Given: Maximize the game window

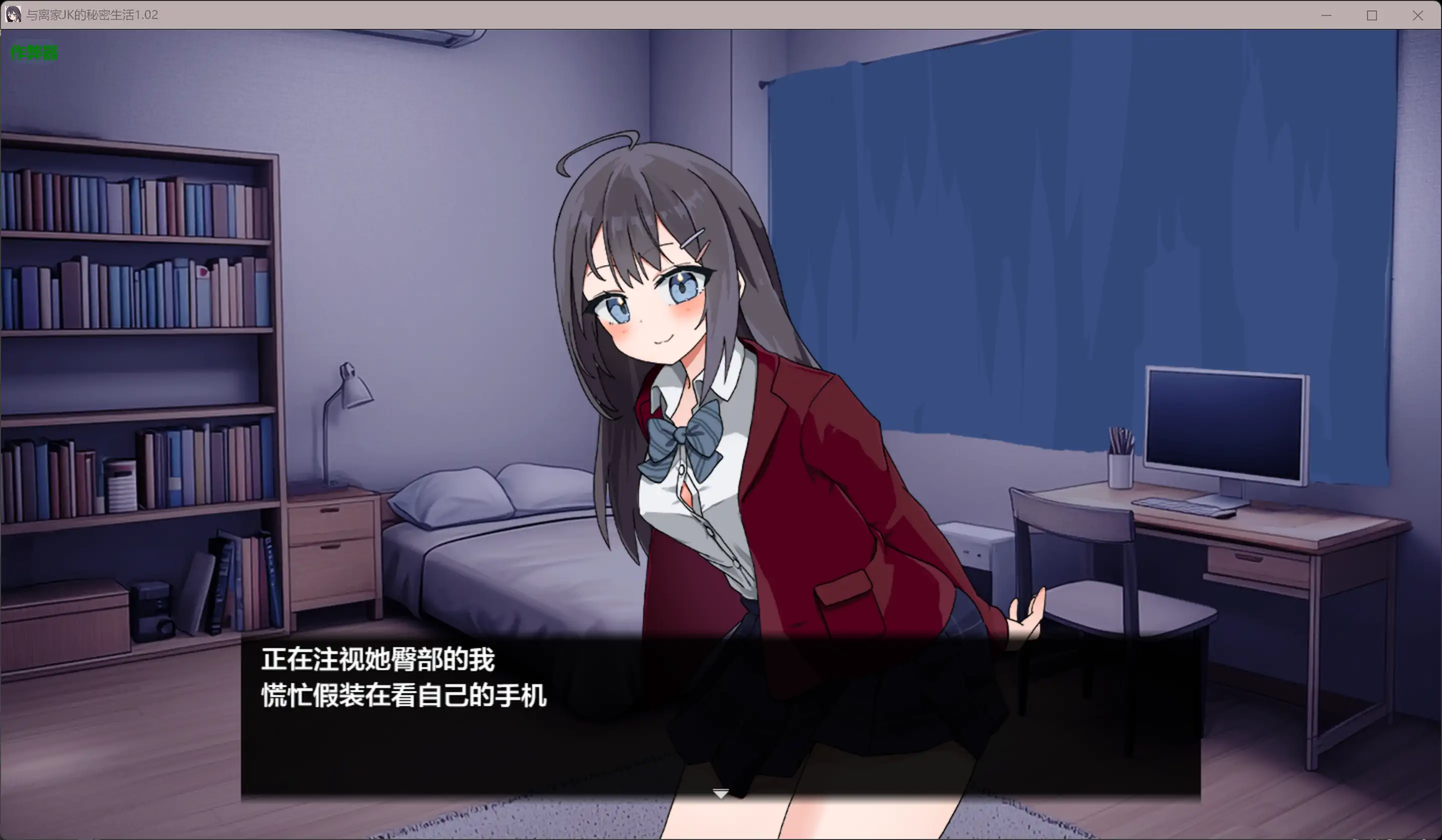Looking at the screenshot, I should [x=1372, y=15].
